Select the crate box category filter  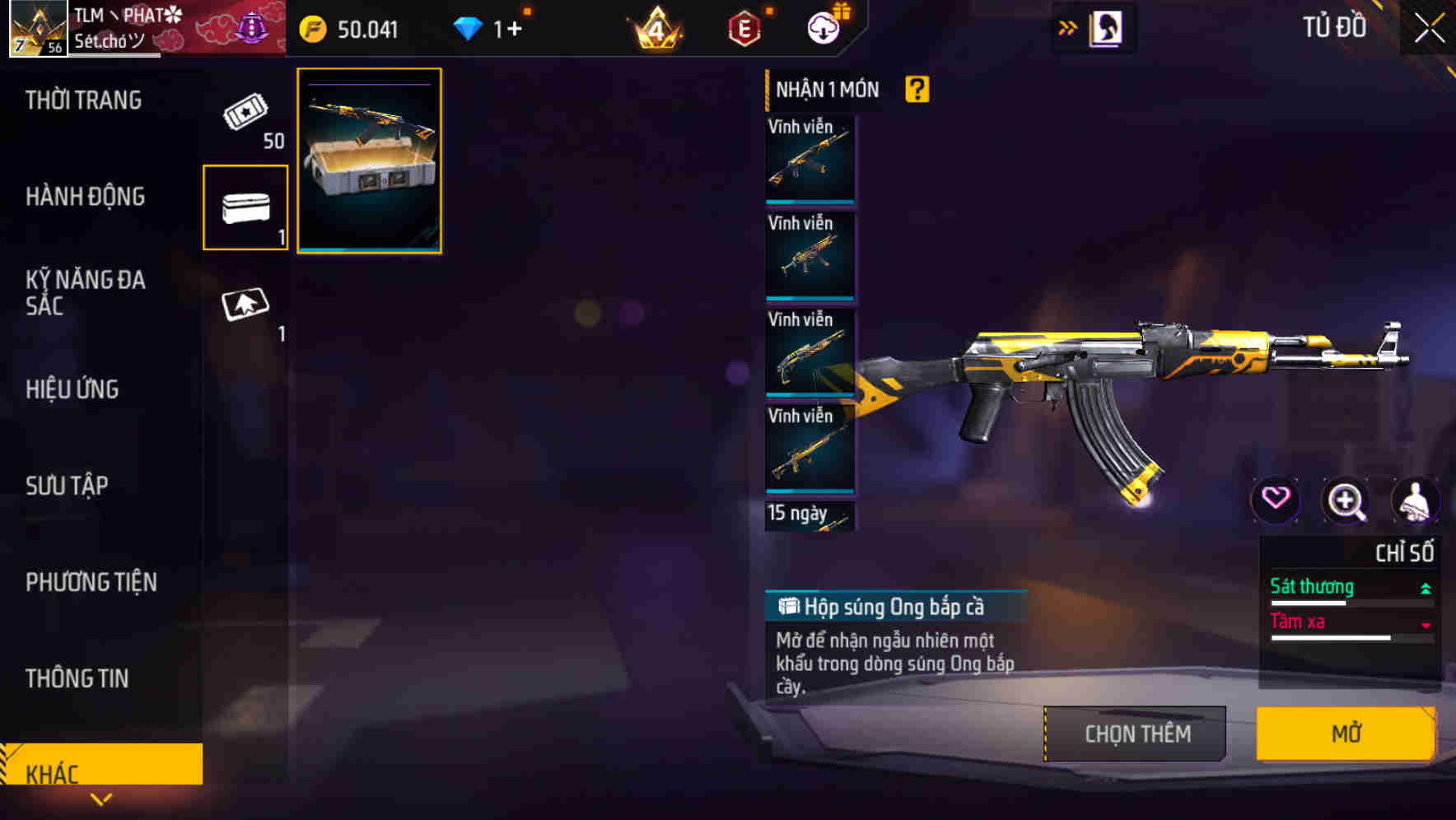point(245,207)
